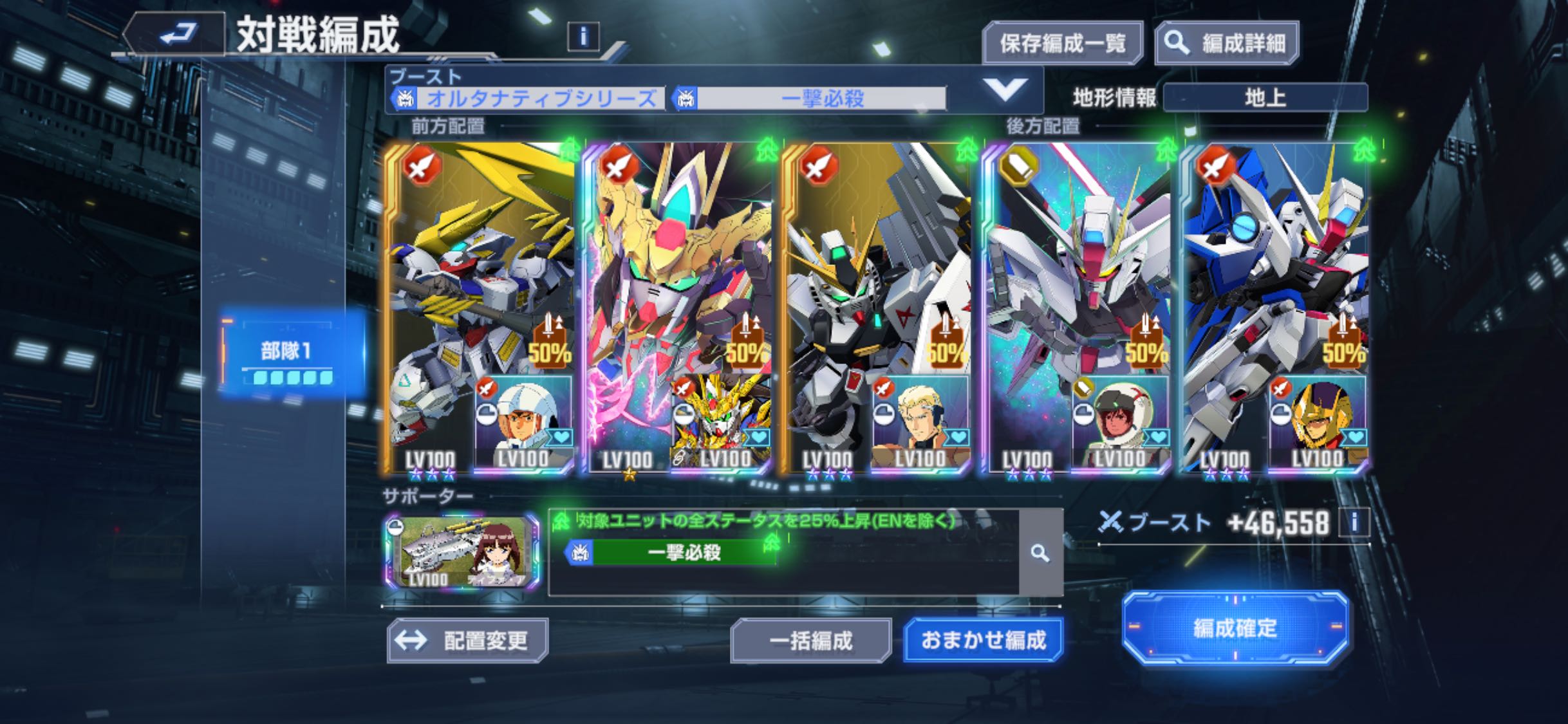1568x724 pixels.
Task: Open 一括編成 bulk formation
Action: pyautogui.click(x=811, y=640)
